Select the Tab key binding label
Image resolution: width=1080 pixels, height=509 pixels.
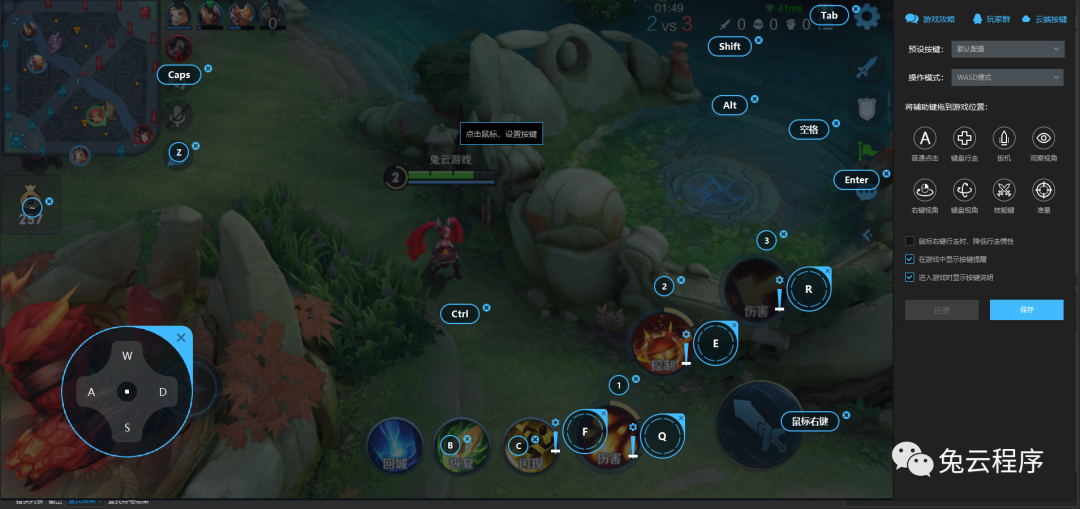click(829, 15)
